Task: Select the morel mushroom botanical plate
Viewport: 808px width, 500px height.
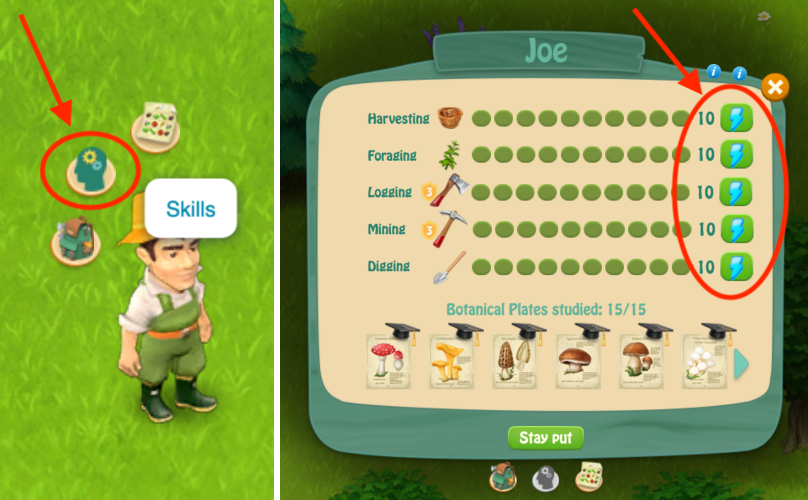Action: click(514, 358)
